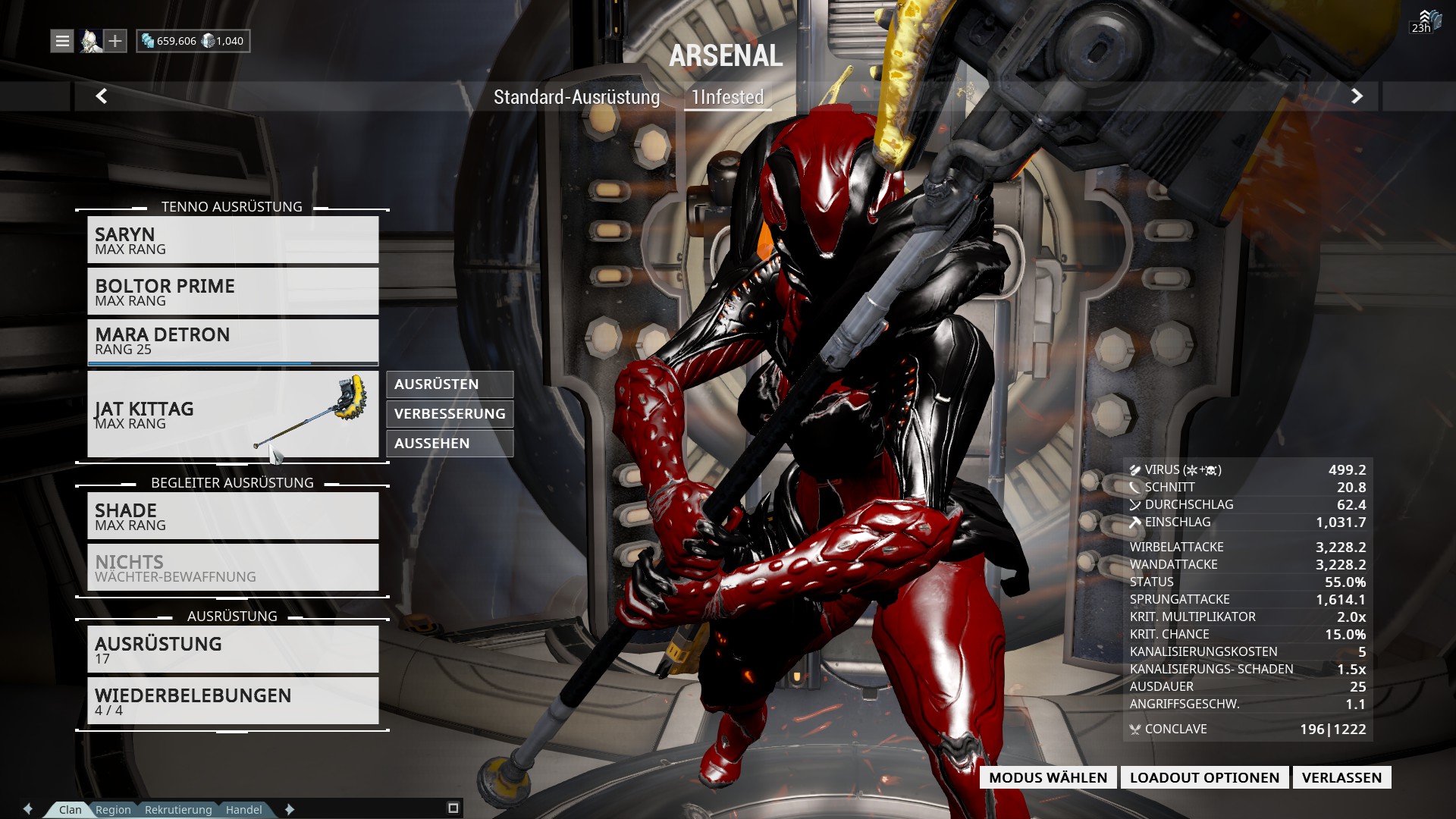Open the empty Wächter-Bewaffnung slot
This screenshot has height=819, width=1456.
pyautogui.click(x=233, y=568)
